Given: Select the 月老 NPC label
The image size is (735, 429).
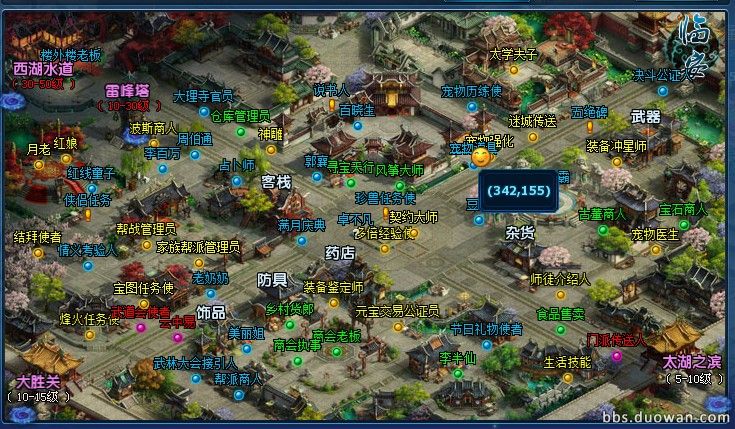Looking at the screenshot, I should coord(38,149).
